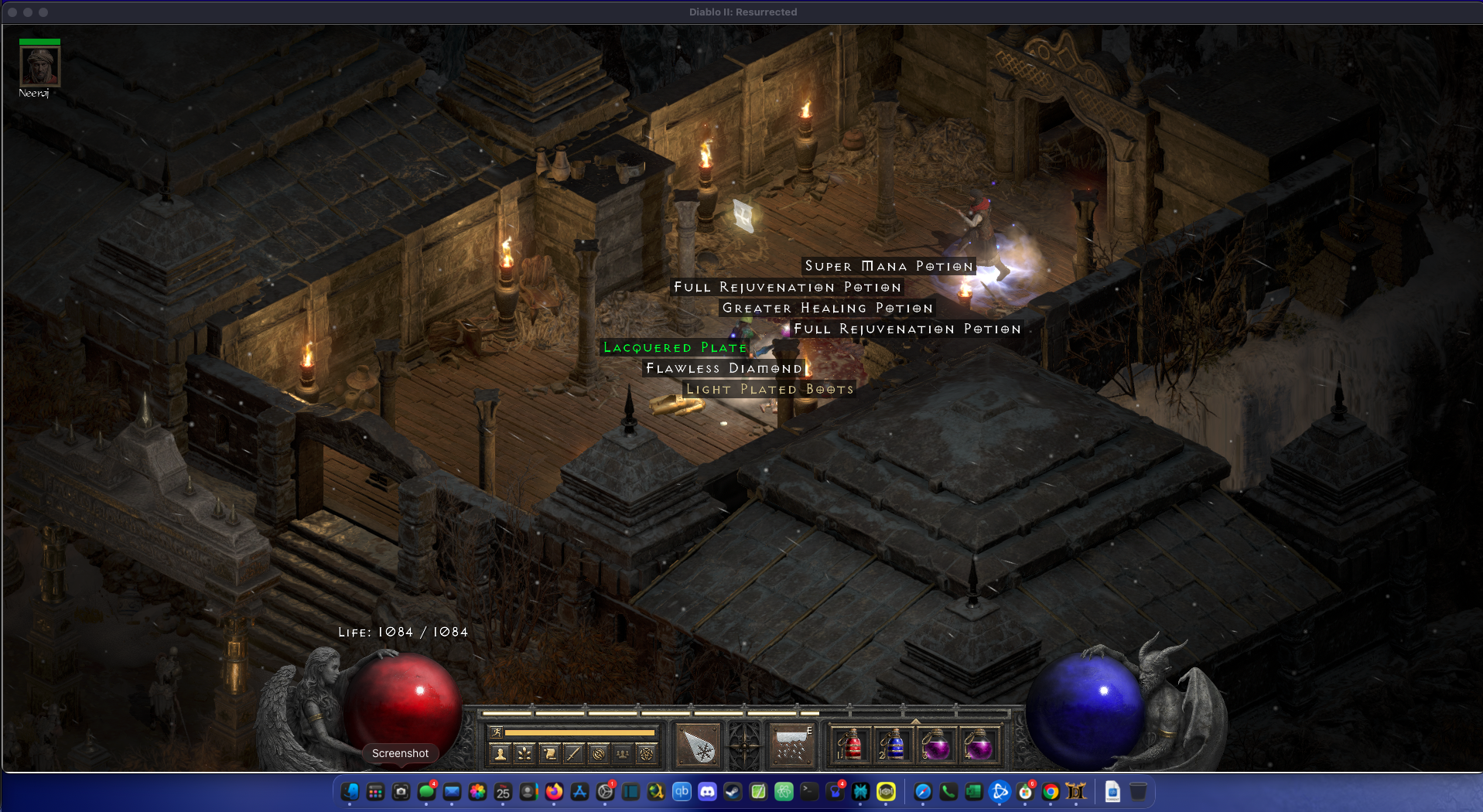Image resolution: width=1483 pixels, height=812 pixels.
Task: Open the party screen icon
Action: [x=622, y=753]
